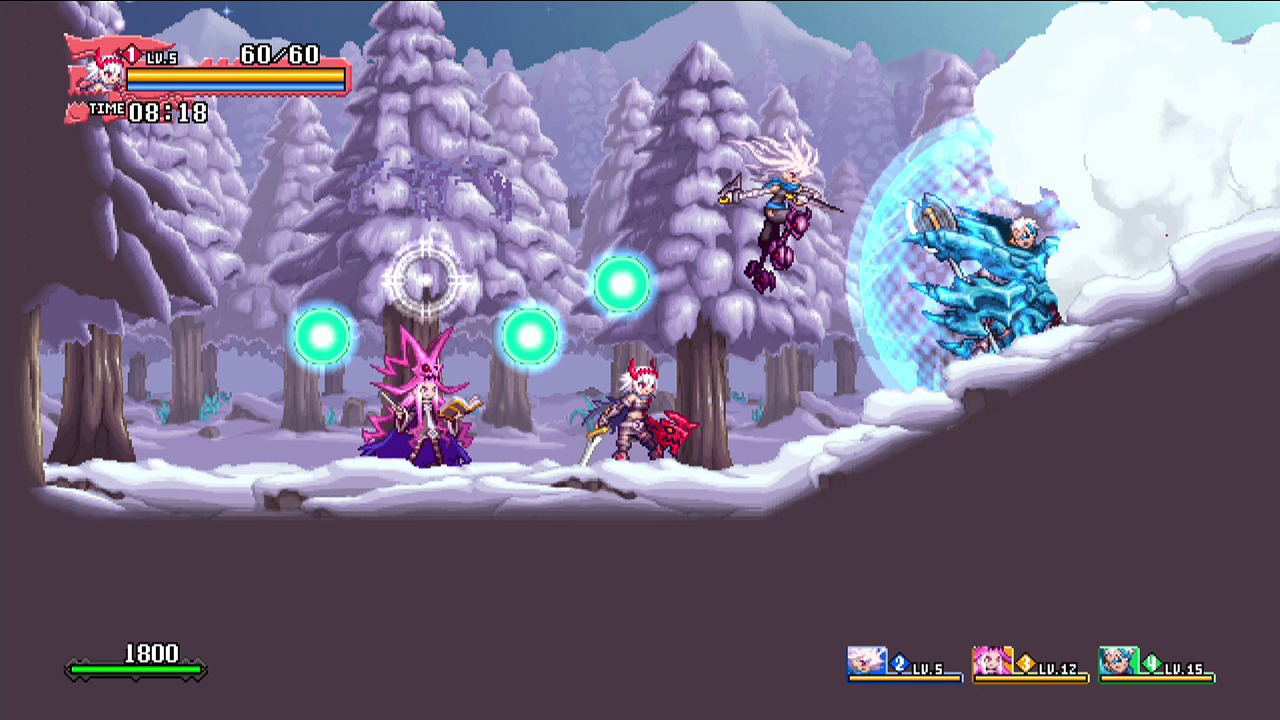Click the 60/60 health readout

pos(278,54)
